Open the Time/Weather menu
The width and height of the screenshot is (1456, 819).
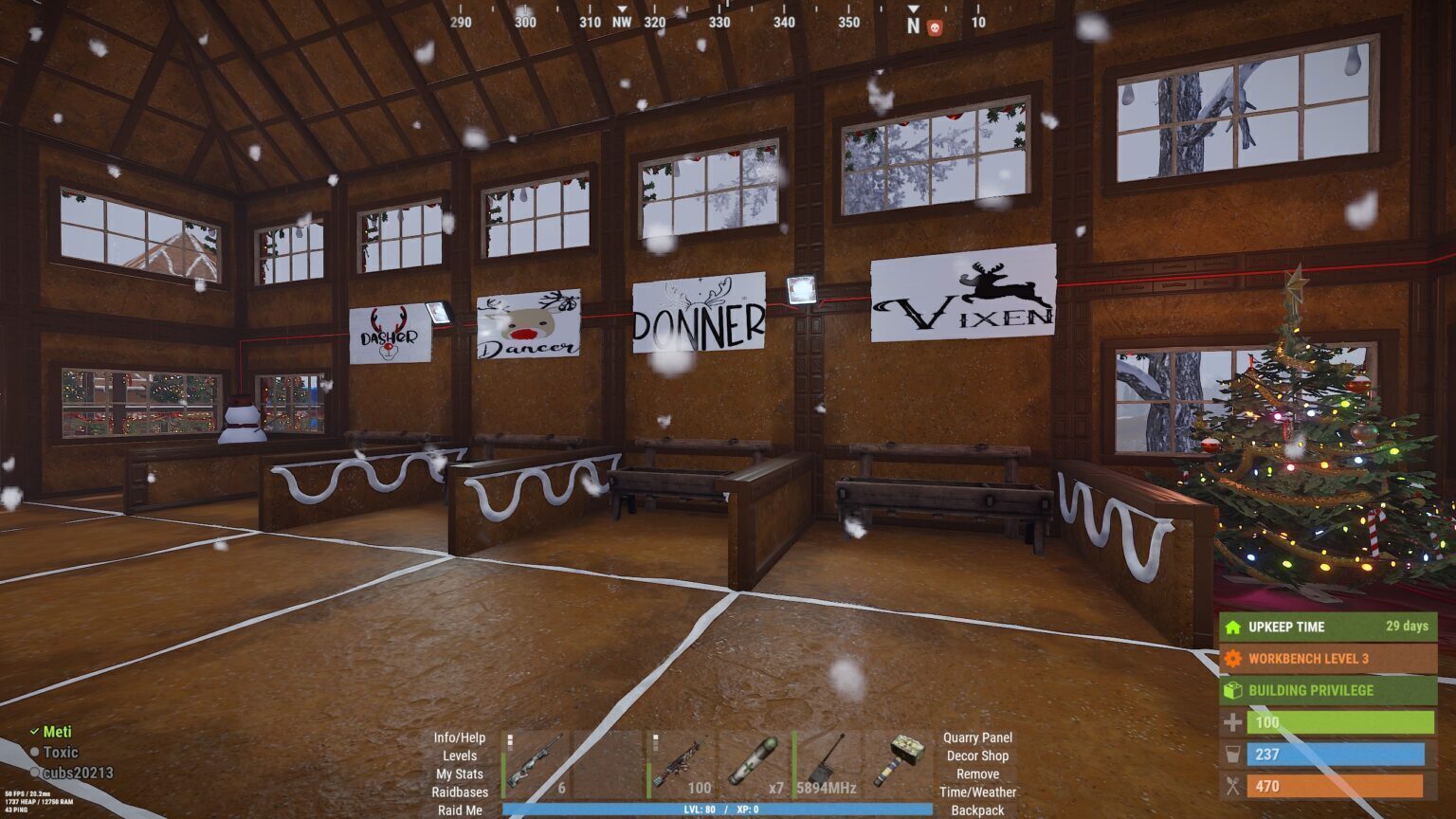[x=978, y=792]
